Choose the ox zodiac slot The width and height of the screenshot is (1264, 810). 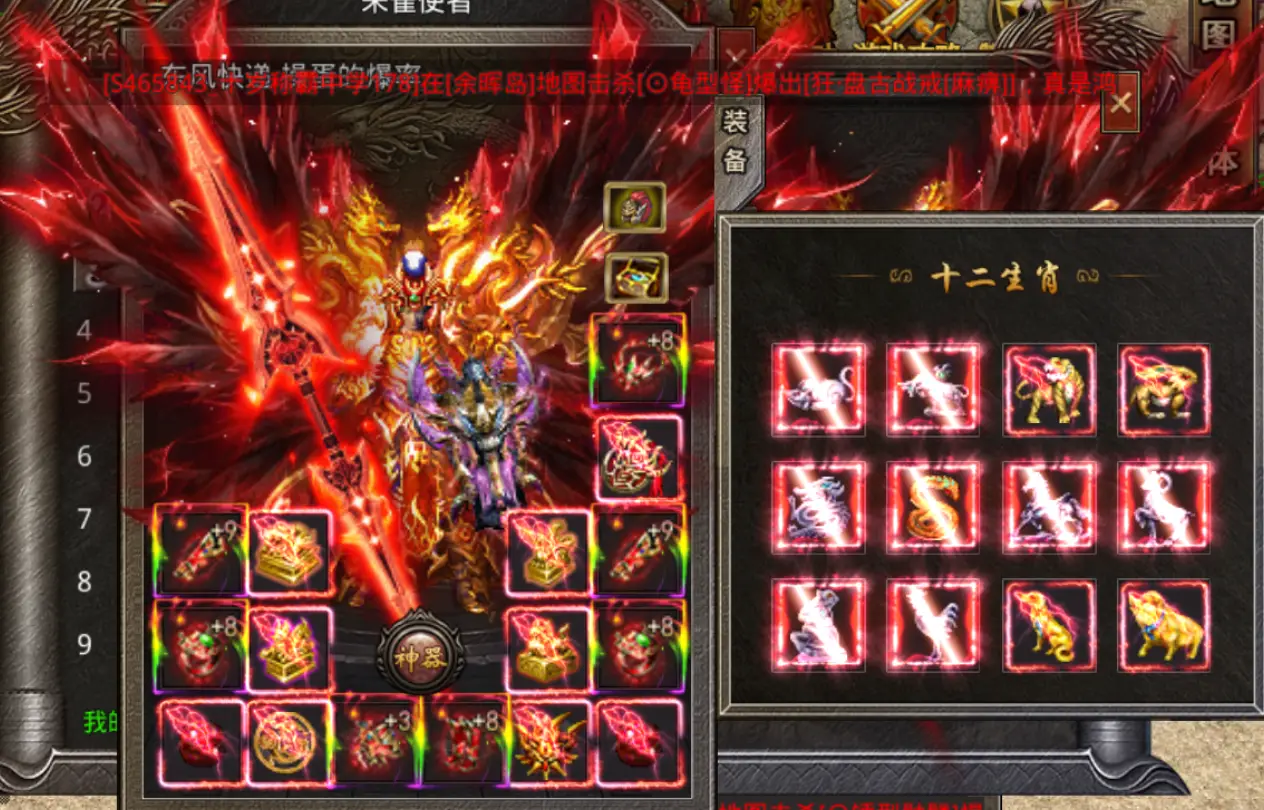click(x=933, y=389)
